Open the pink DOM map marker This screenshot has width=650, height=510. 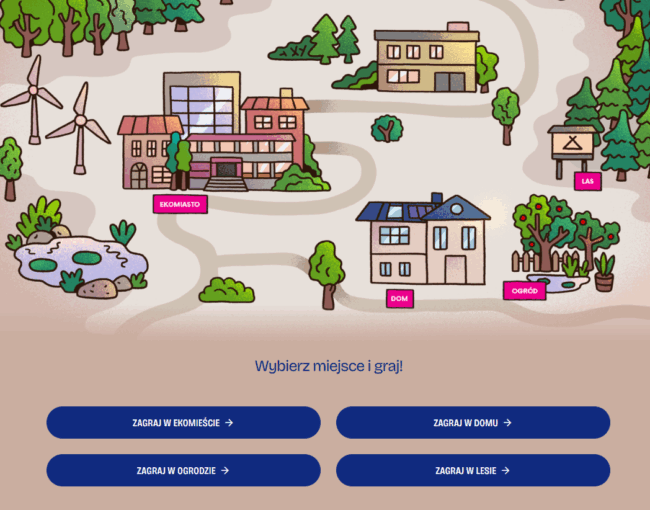coord(400,298)
